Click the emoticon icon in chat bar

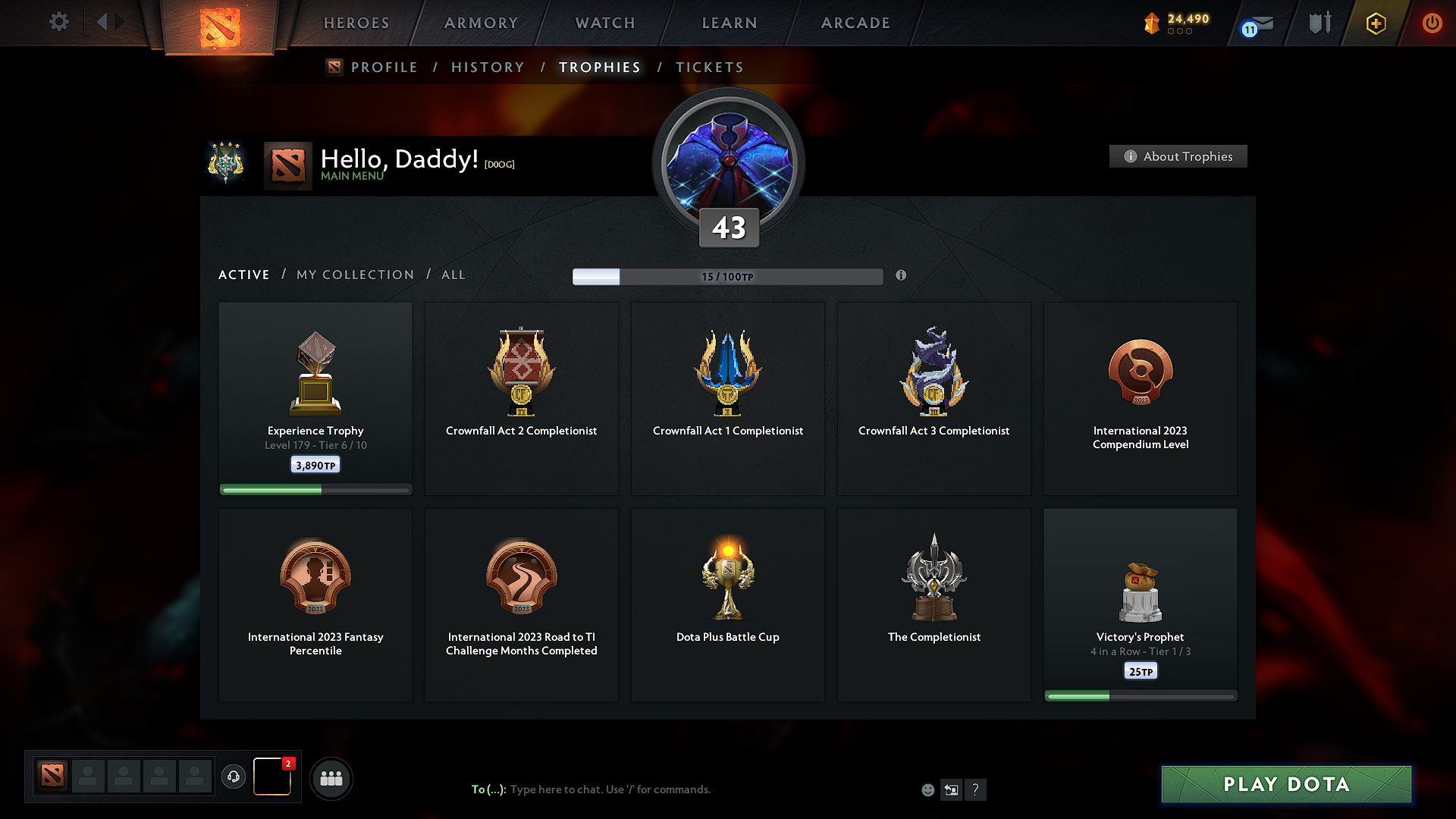click(927, 789)
